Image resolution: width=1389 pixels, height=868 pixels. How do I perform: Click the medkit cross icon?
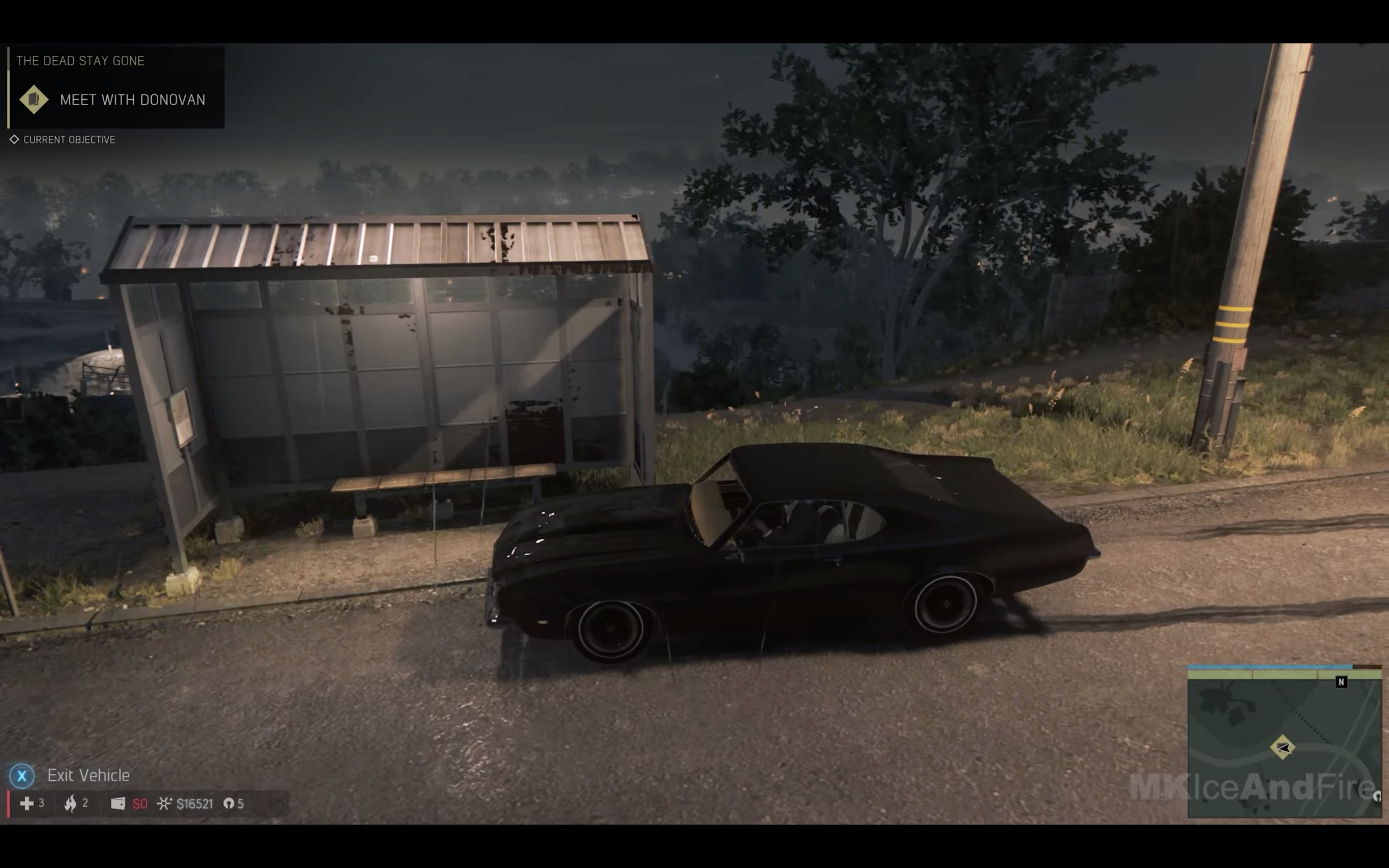(x=27, y=803)
